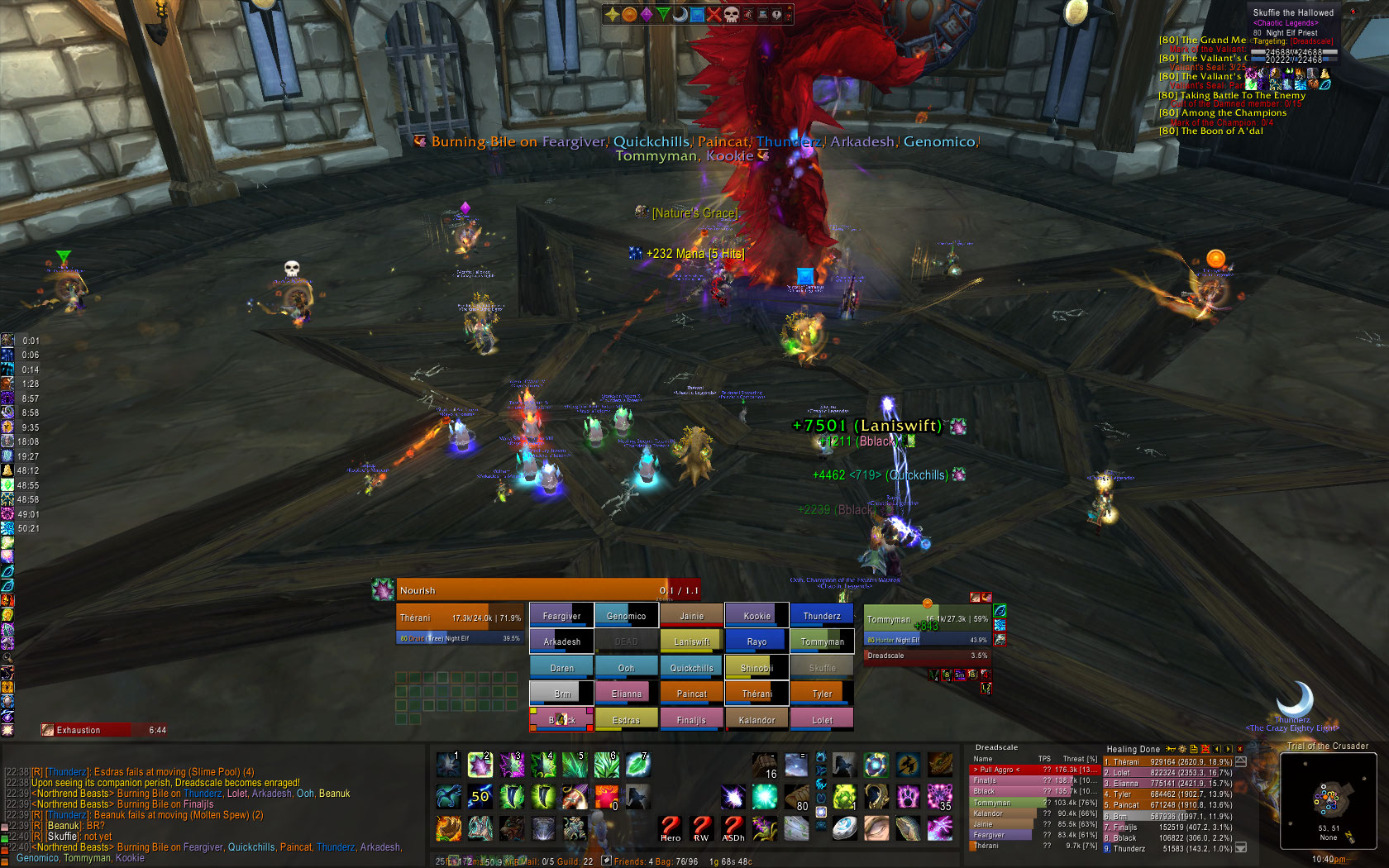Open the healing meter settings gear
1389x868 pixels.
[x=1182, y=749]
